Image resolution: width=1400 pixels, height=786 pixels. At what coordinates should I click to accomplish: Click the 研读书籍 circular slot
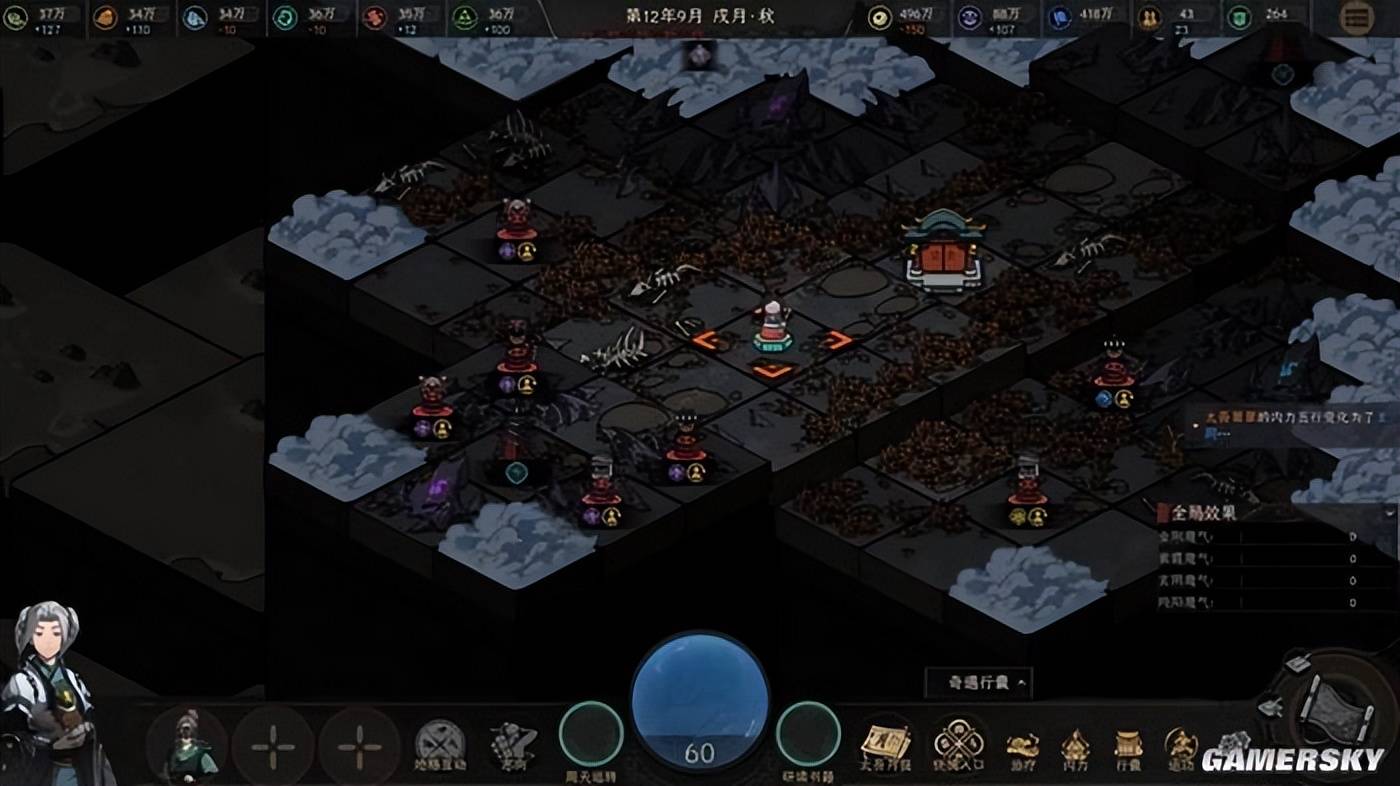click(x=808, y=735)
